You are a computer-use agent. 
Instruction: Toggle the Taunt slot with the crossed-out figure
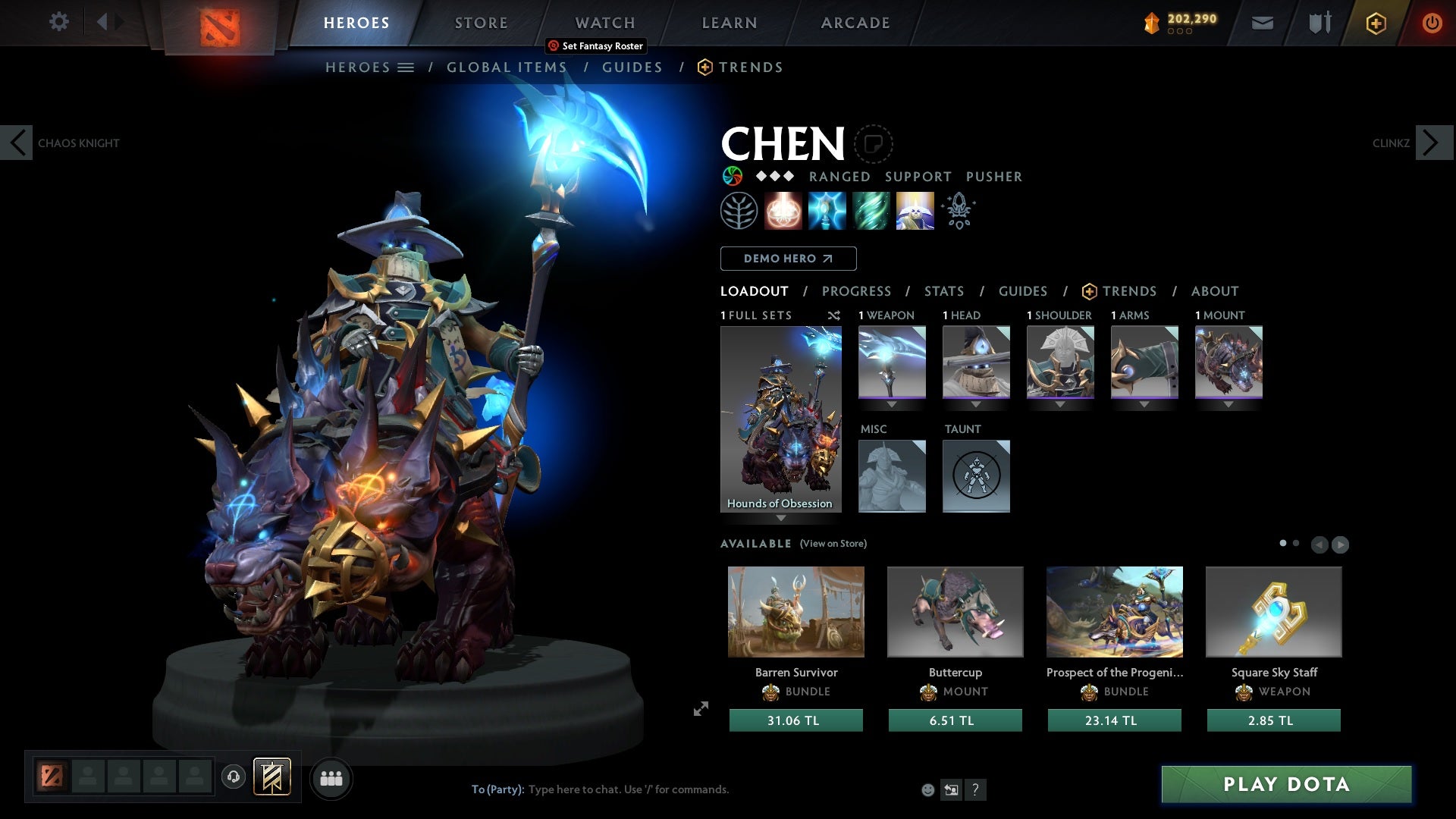pyautogui.click(x=976, y=475)
